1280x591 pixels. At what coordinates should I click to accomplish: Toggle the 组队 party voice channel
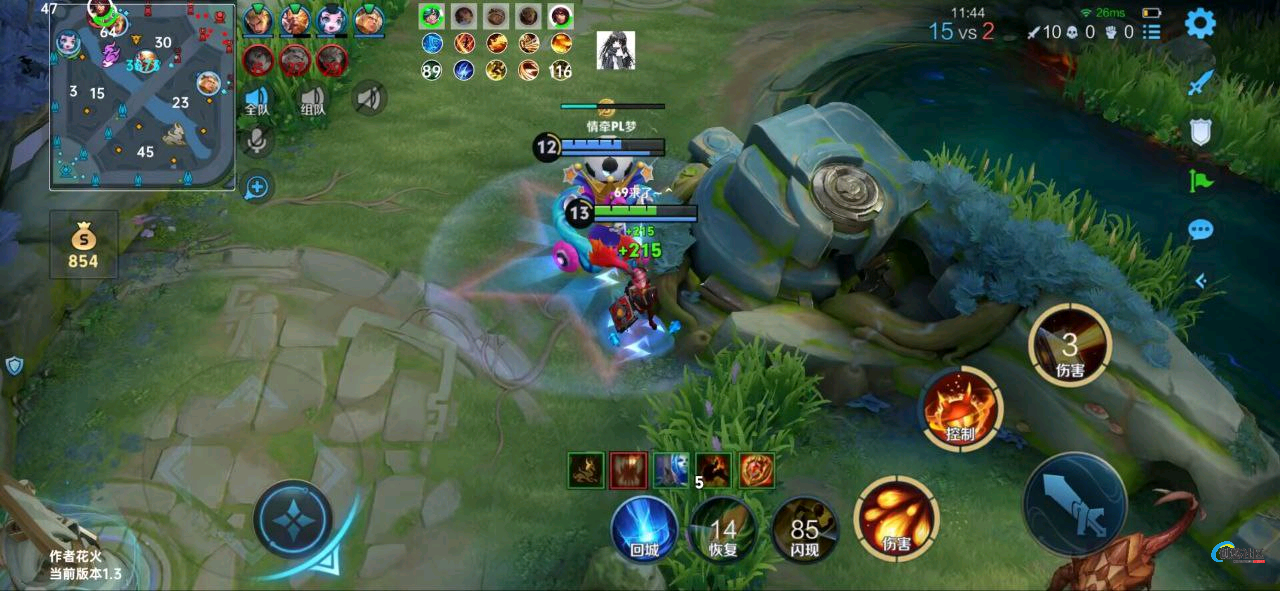click(313, 99)
